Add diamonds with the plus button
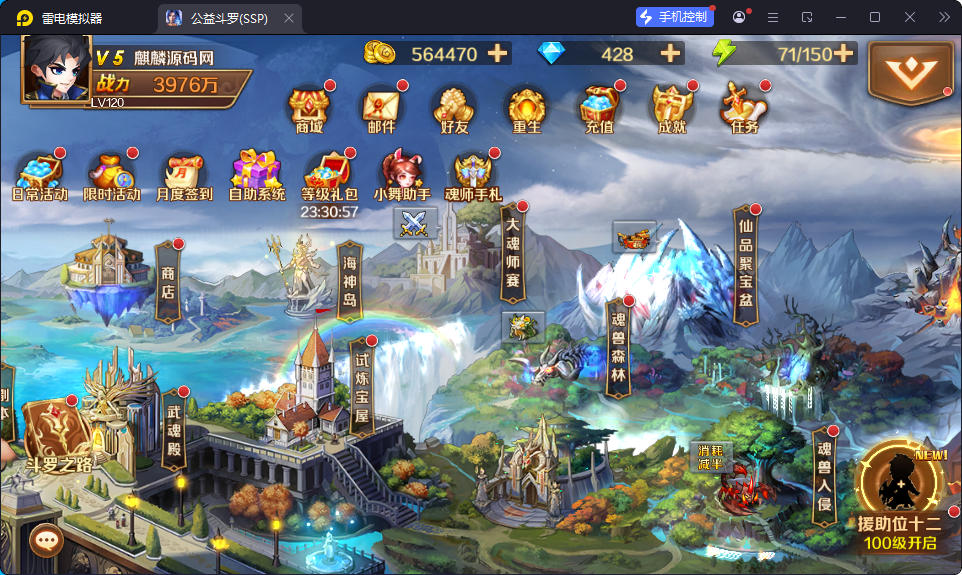Screen dimensions: 962x575 point(670,53)
